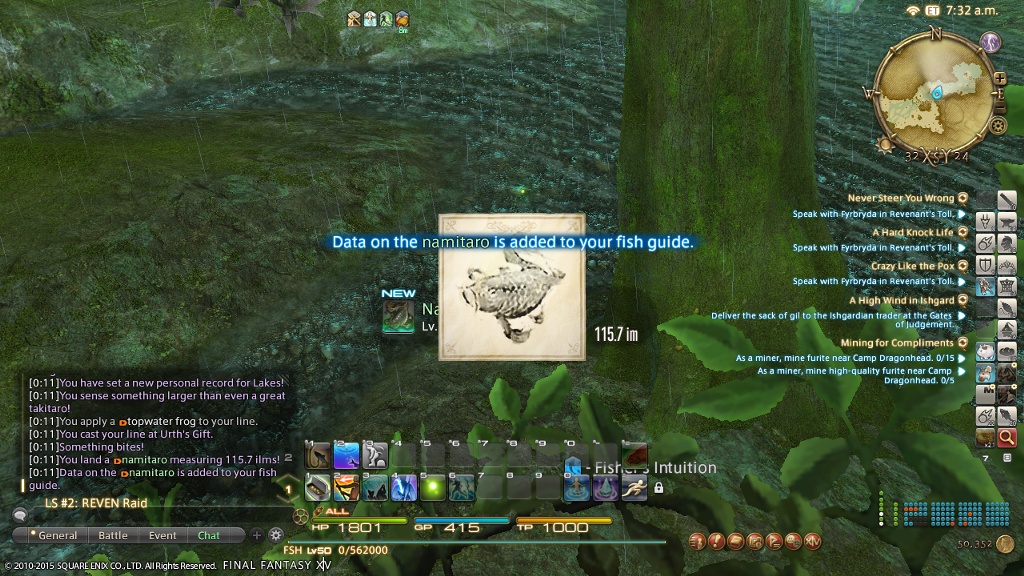The height and width of the screenshot is (576, 1024).
Task: Select the Event chat tab
Action: click(x=163, y=535)
